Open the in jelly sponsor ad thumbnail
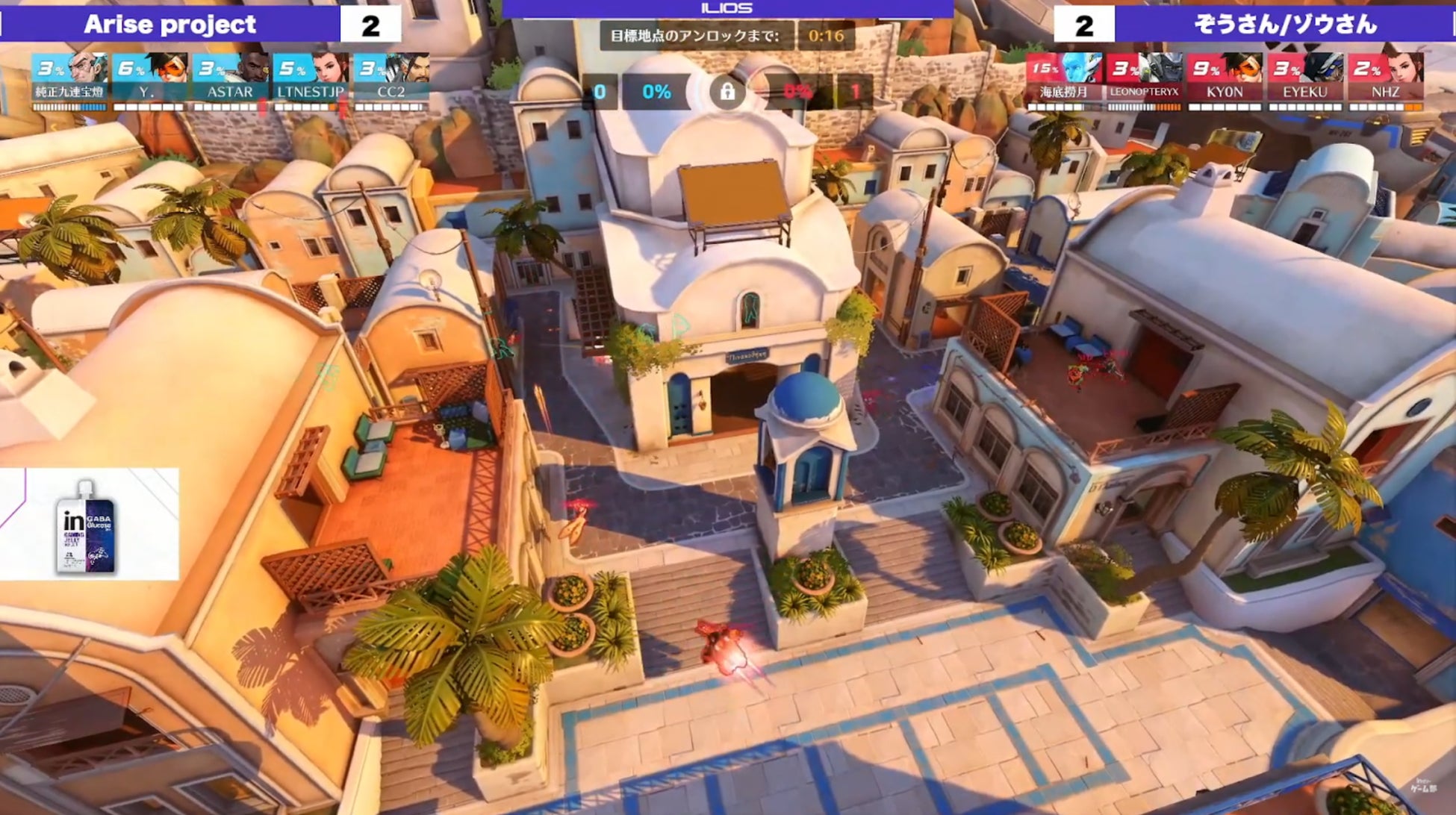The width and height of the screenshot is (1456, 815). (x=89, y=524)
